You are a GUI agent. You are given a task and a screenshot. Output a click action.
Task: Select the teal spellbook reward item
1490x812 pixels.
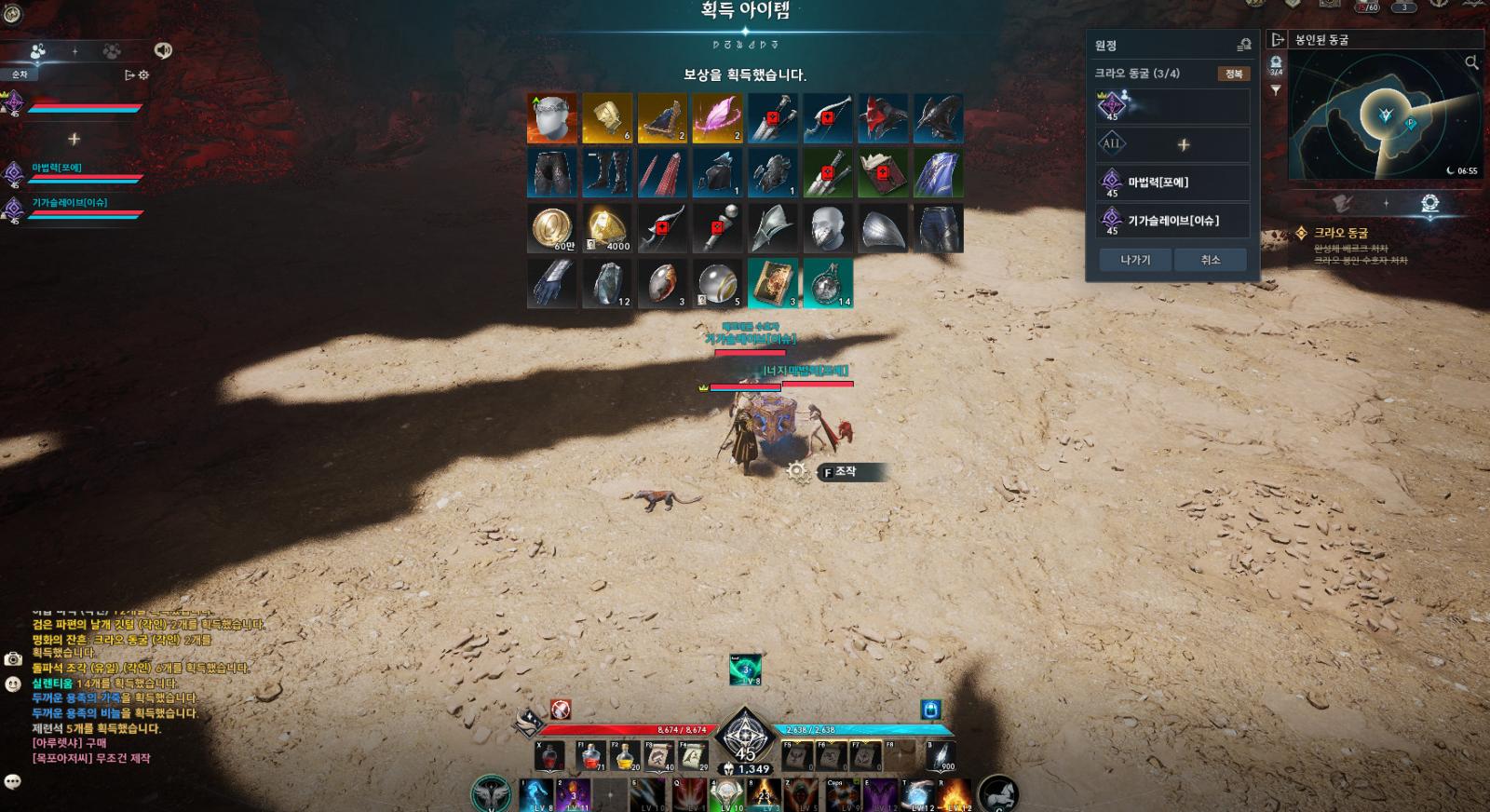tap(772, 283)
